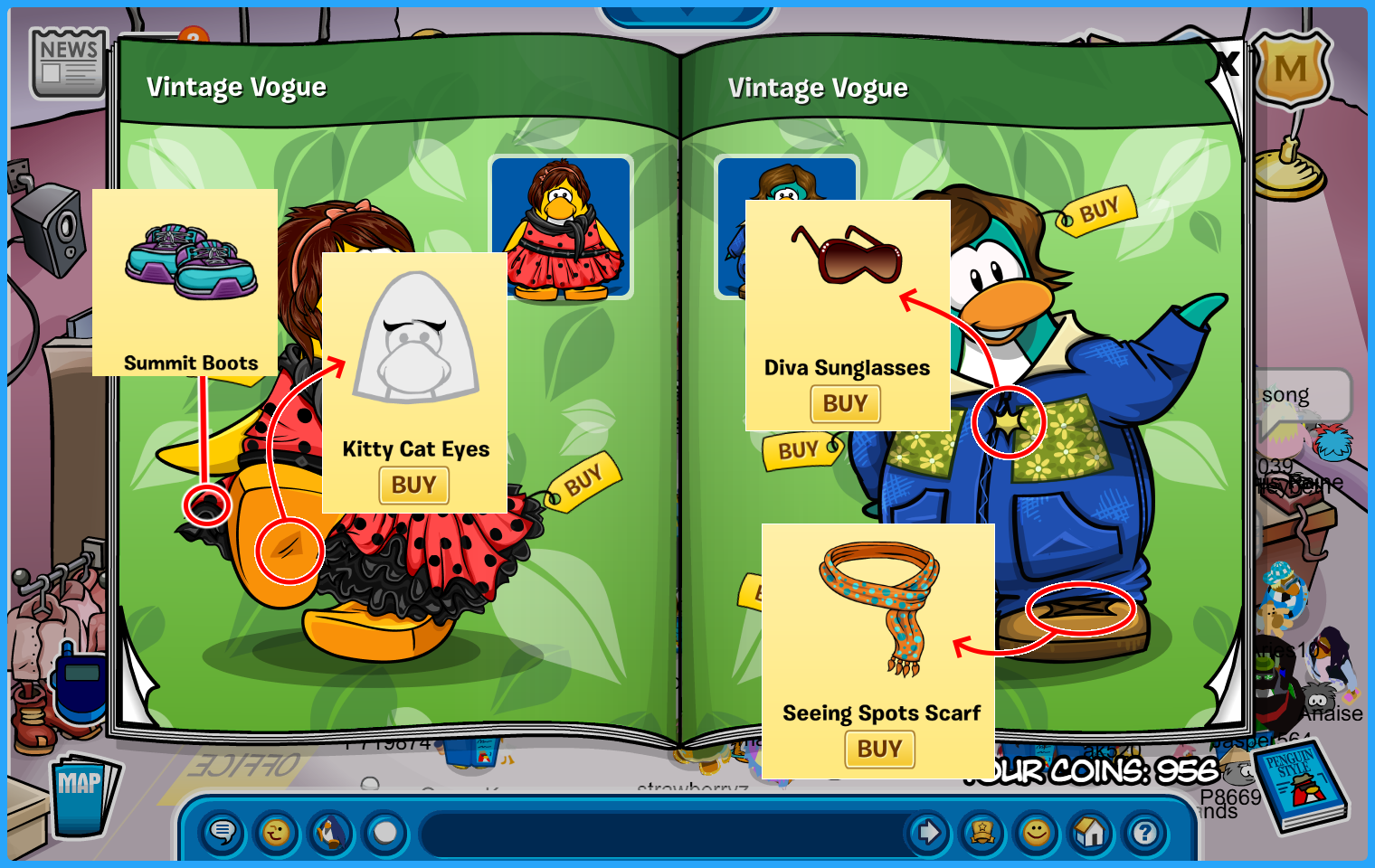1375x868 pixels.
Task: Click the moderator M badge
Action: 1291,69
